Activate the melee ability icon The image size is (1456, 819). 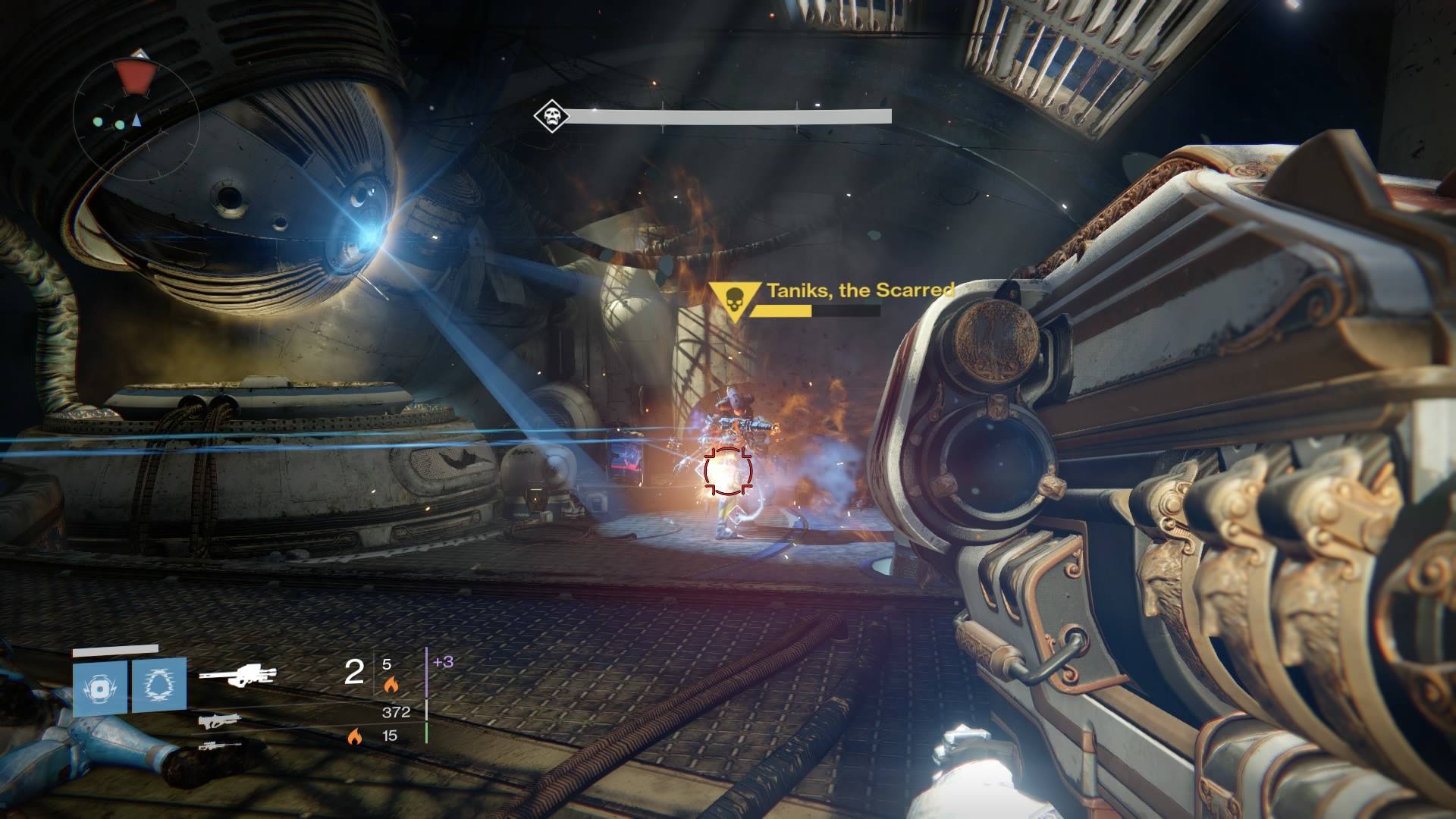coord(159,685)
